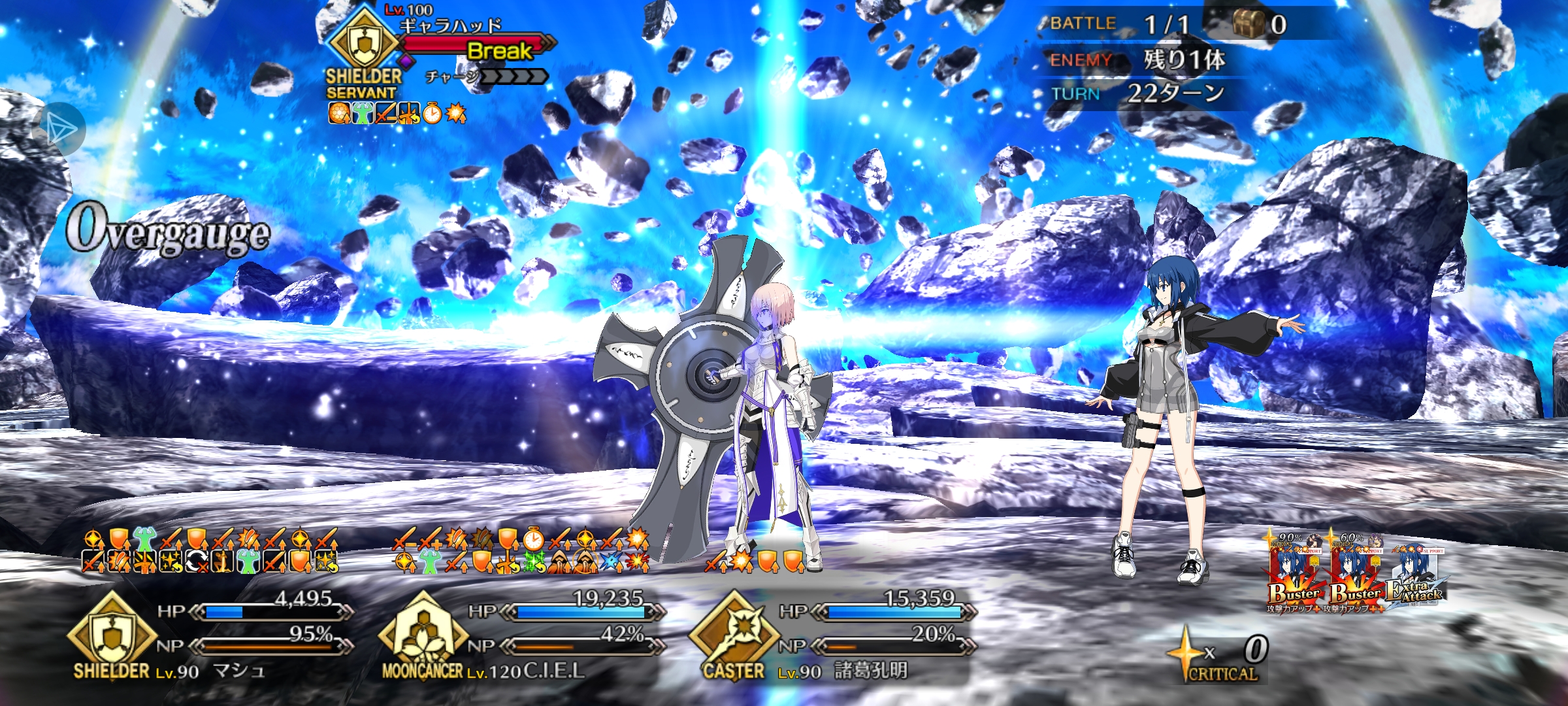Tap the translucent paper-plane overlay icon
The height and width of the screenshot is (706, 1568).
tap(60, 129)
